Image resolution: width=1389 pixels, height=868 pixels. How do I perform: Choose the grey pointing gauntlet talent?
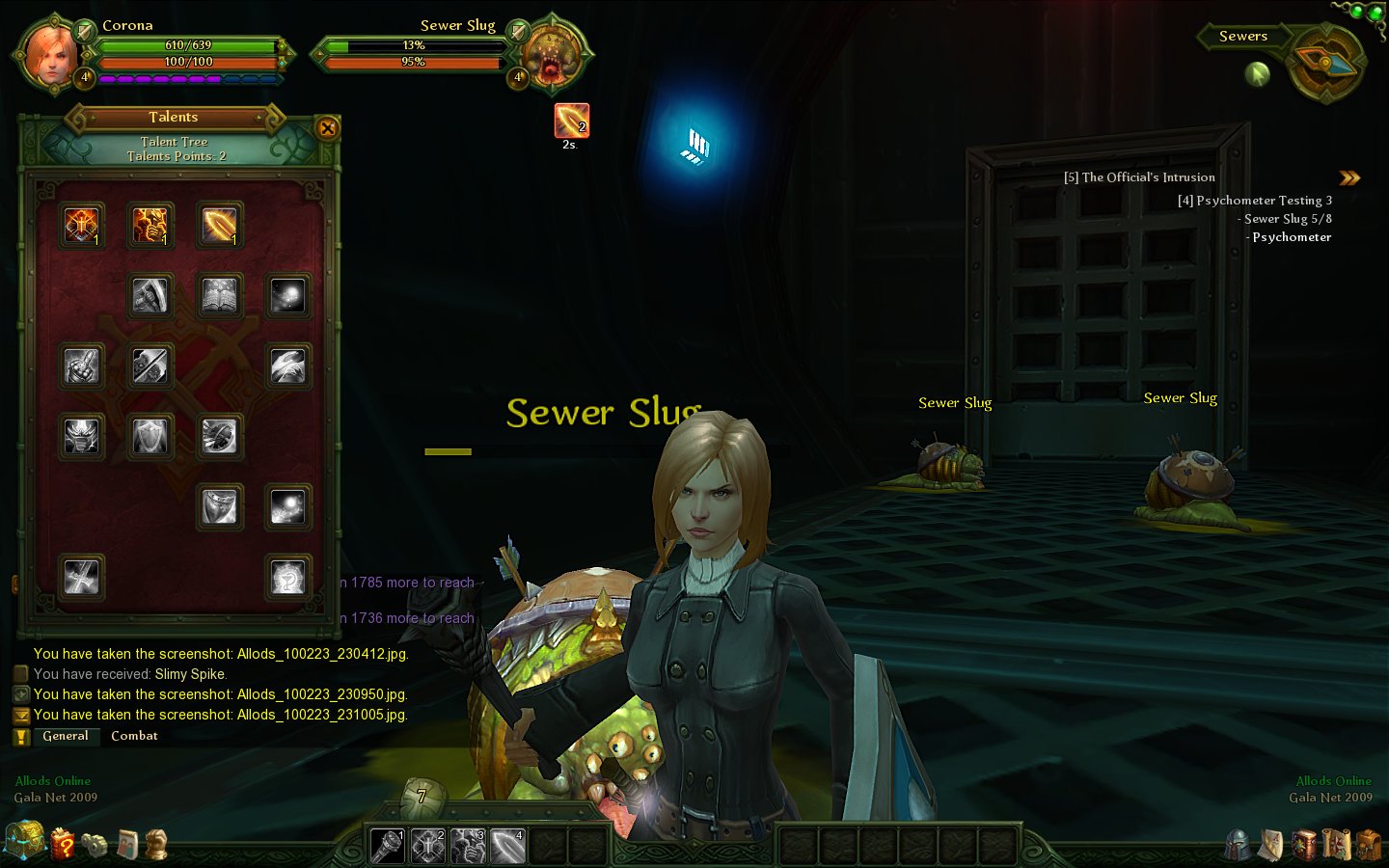coord(81,366)
